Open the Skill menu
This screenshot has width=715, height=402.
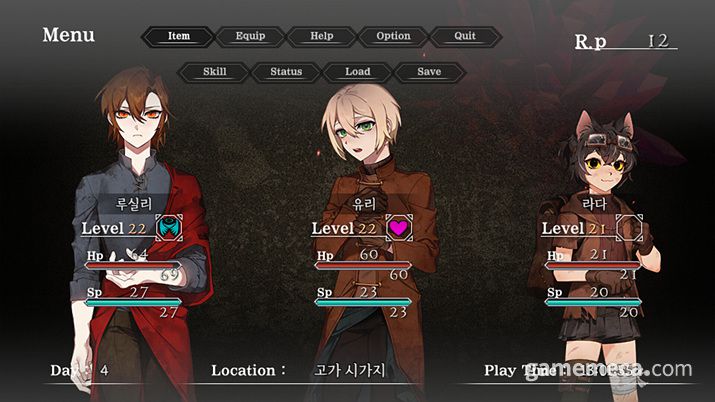[214, 72]
